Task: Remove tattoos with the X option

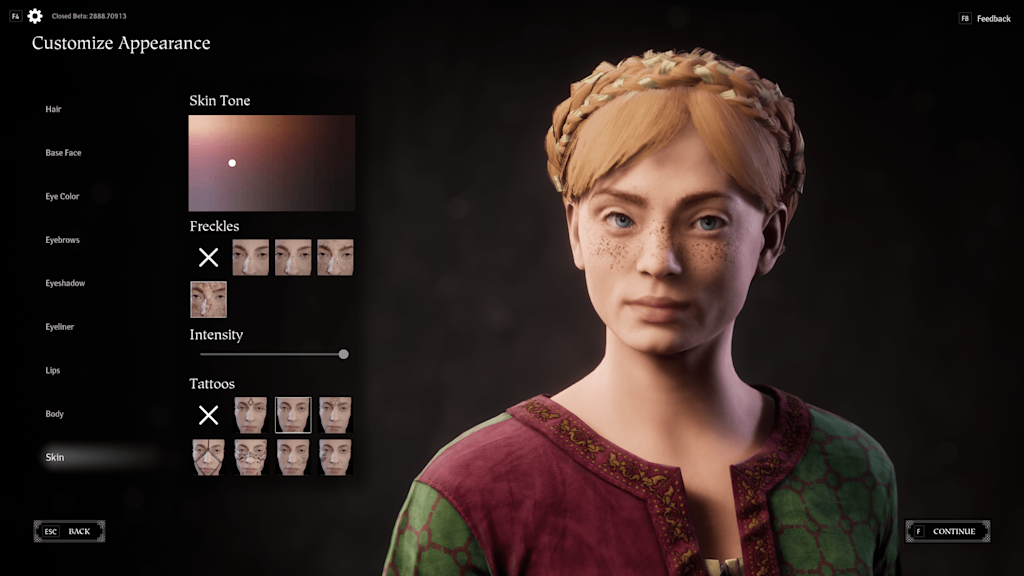Action: click(x=208, y=415)
